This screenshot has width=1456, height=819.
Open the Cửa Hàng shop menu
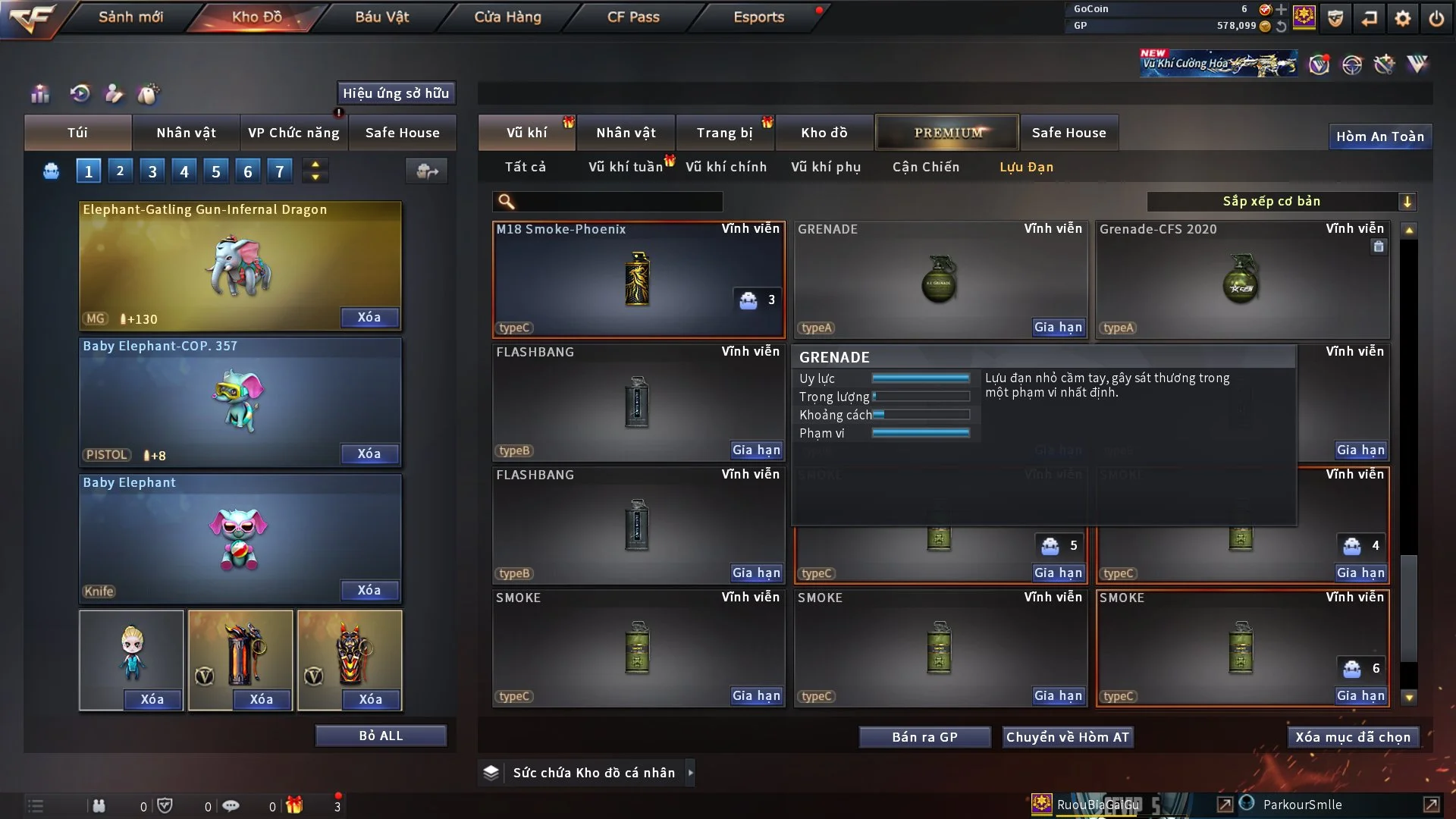pos(507,17)
